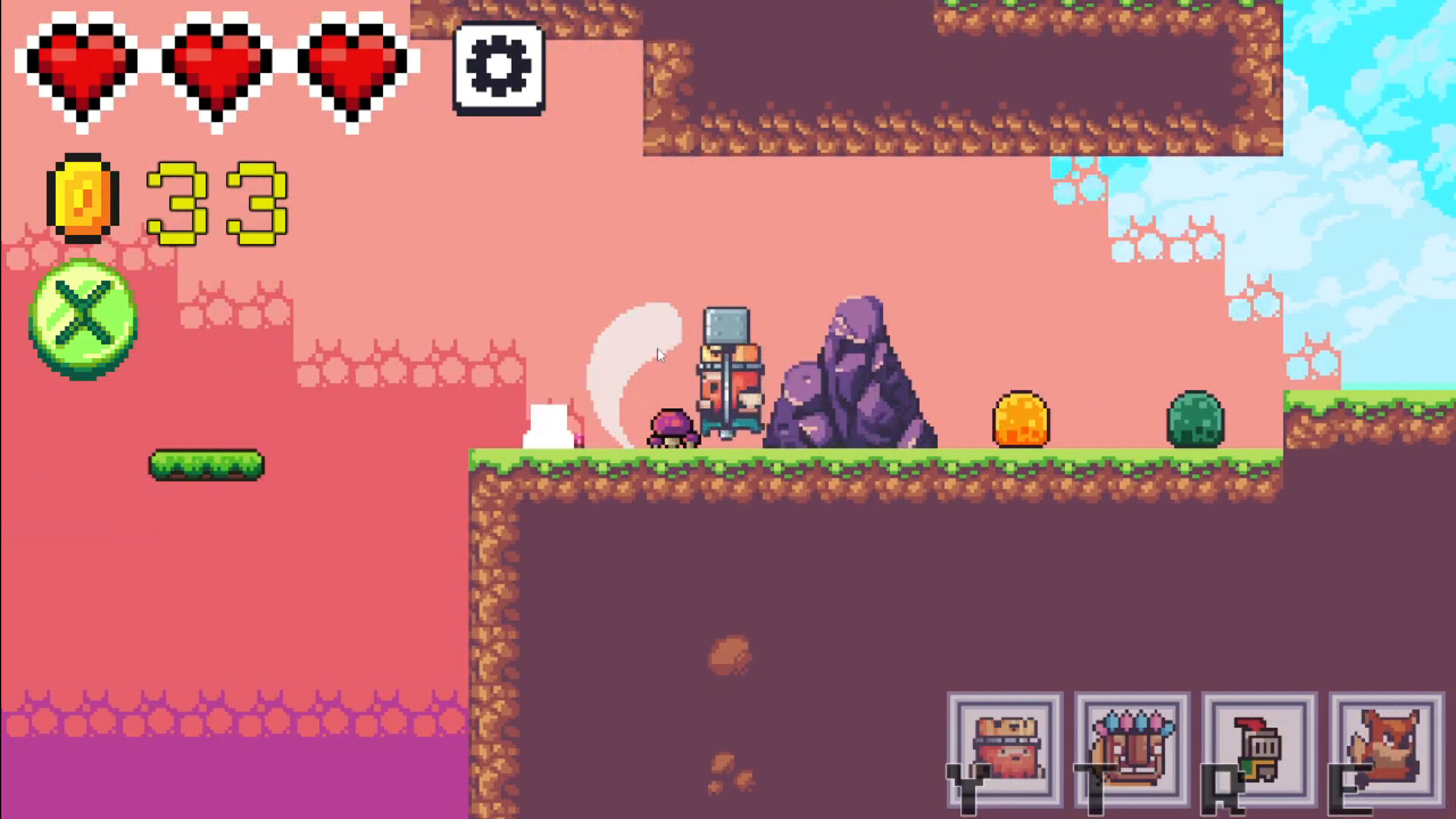Click the coin counter icon
This screenshot has width=1456, height=819.
[83, 199]
